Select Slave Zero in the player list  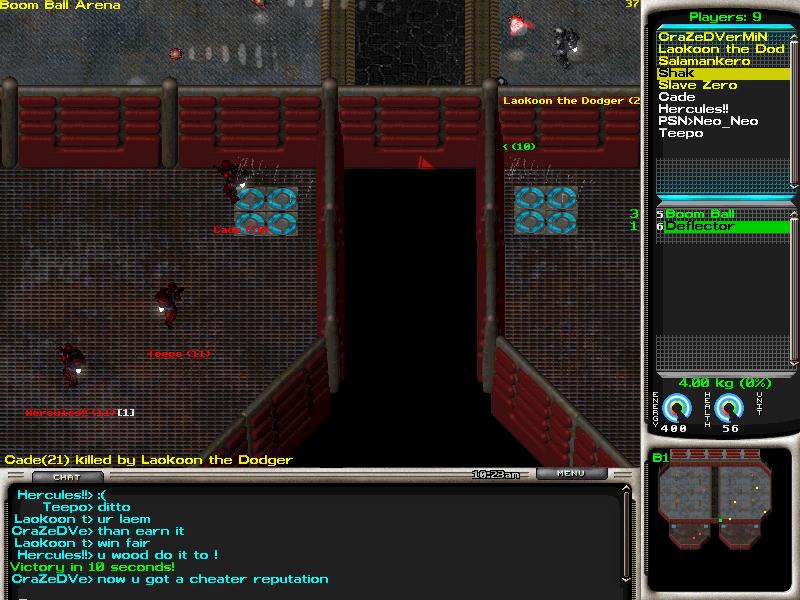tap(698, 85)
